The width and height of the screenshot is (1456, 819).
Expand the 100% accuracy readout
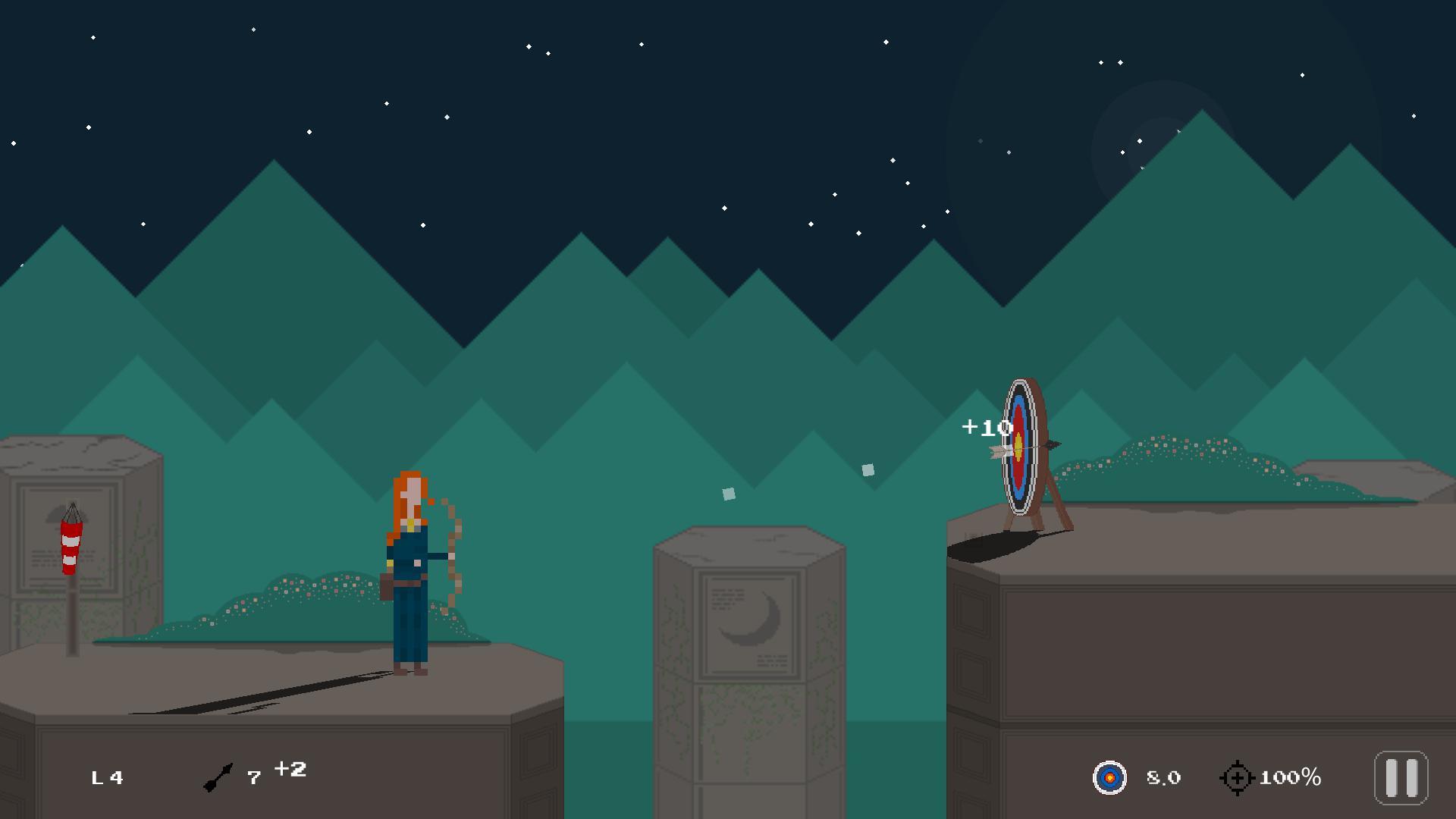click(x=1293, y=775)
